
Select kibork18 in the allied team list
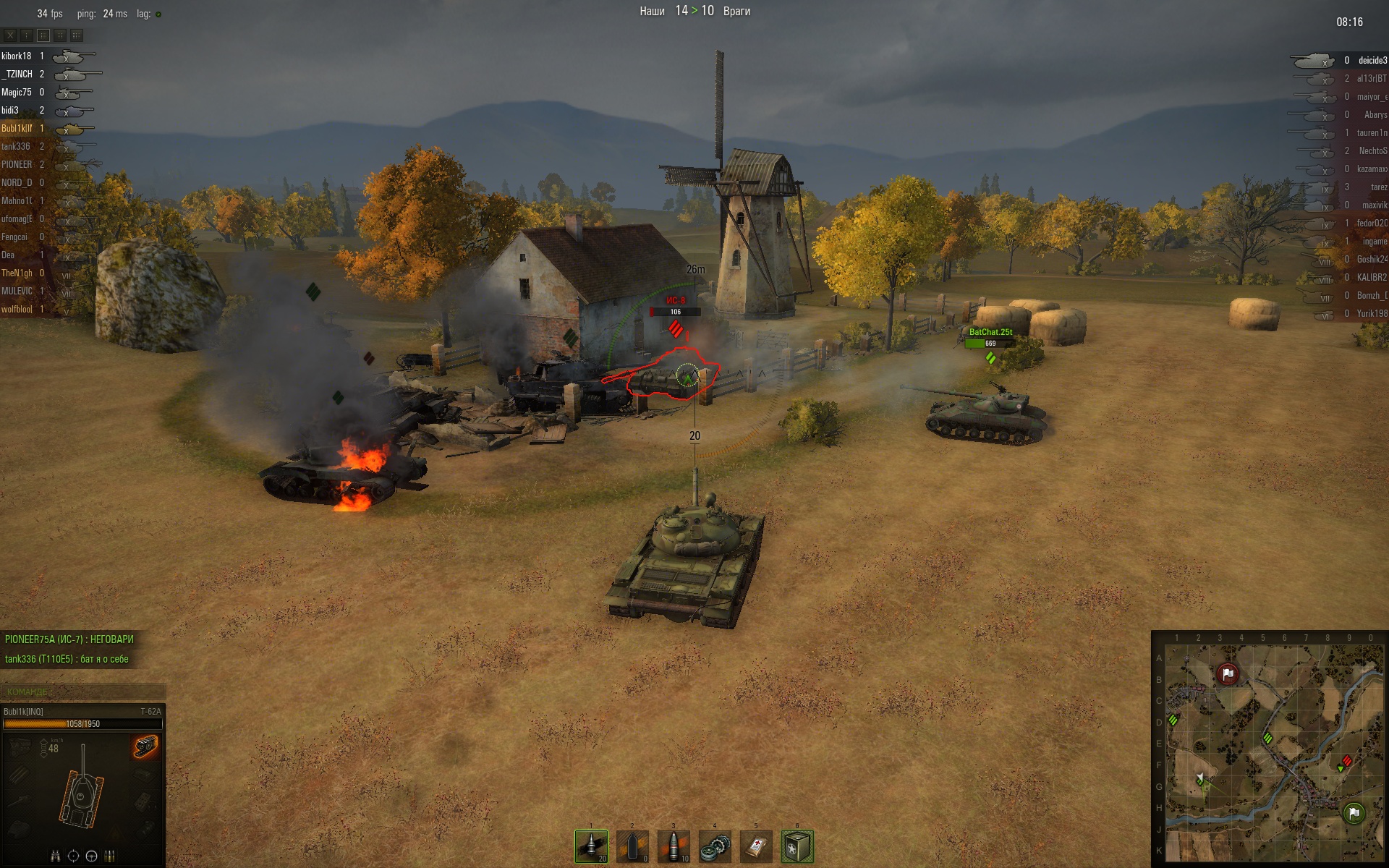pyautogui.click(x=16, y=56)
